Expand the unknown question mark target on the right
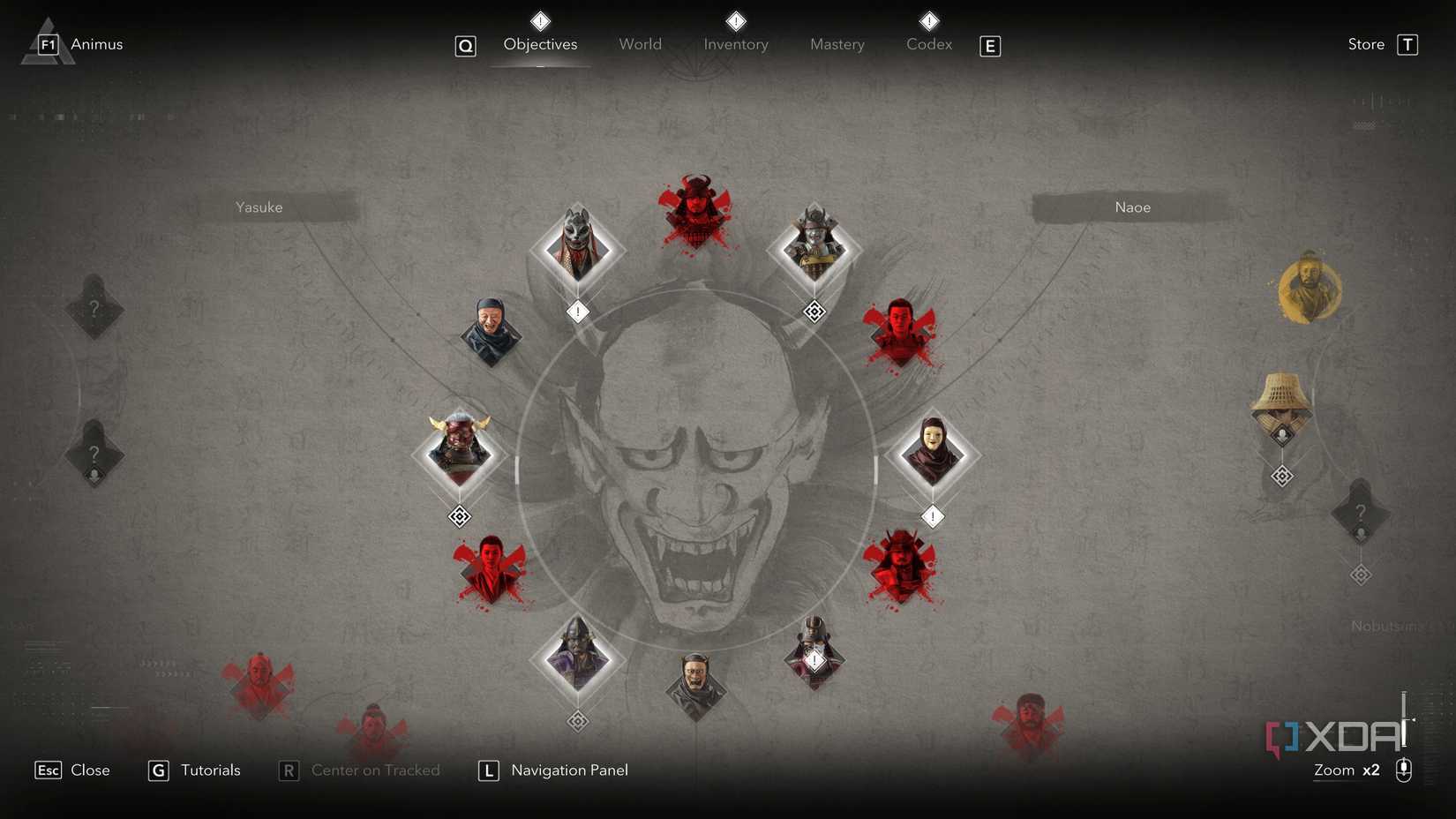Viewport: 1456px width, 819px height. pyautogui.click(x=1361, y=512)
